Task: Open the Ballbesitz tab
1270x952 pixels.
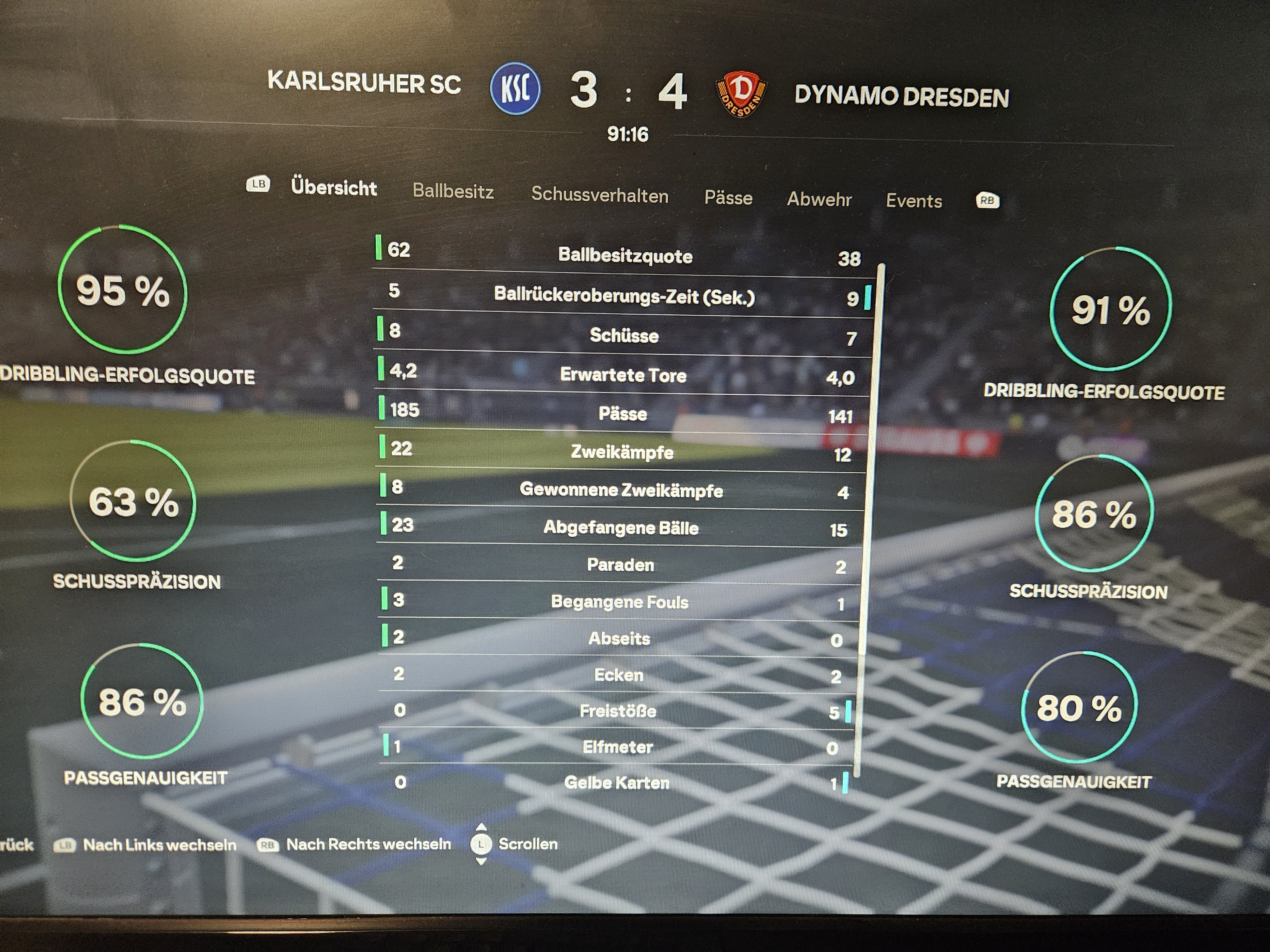Action: pyautogui.click(x=453, y=191)
